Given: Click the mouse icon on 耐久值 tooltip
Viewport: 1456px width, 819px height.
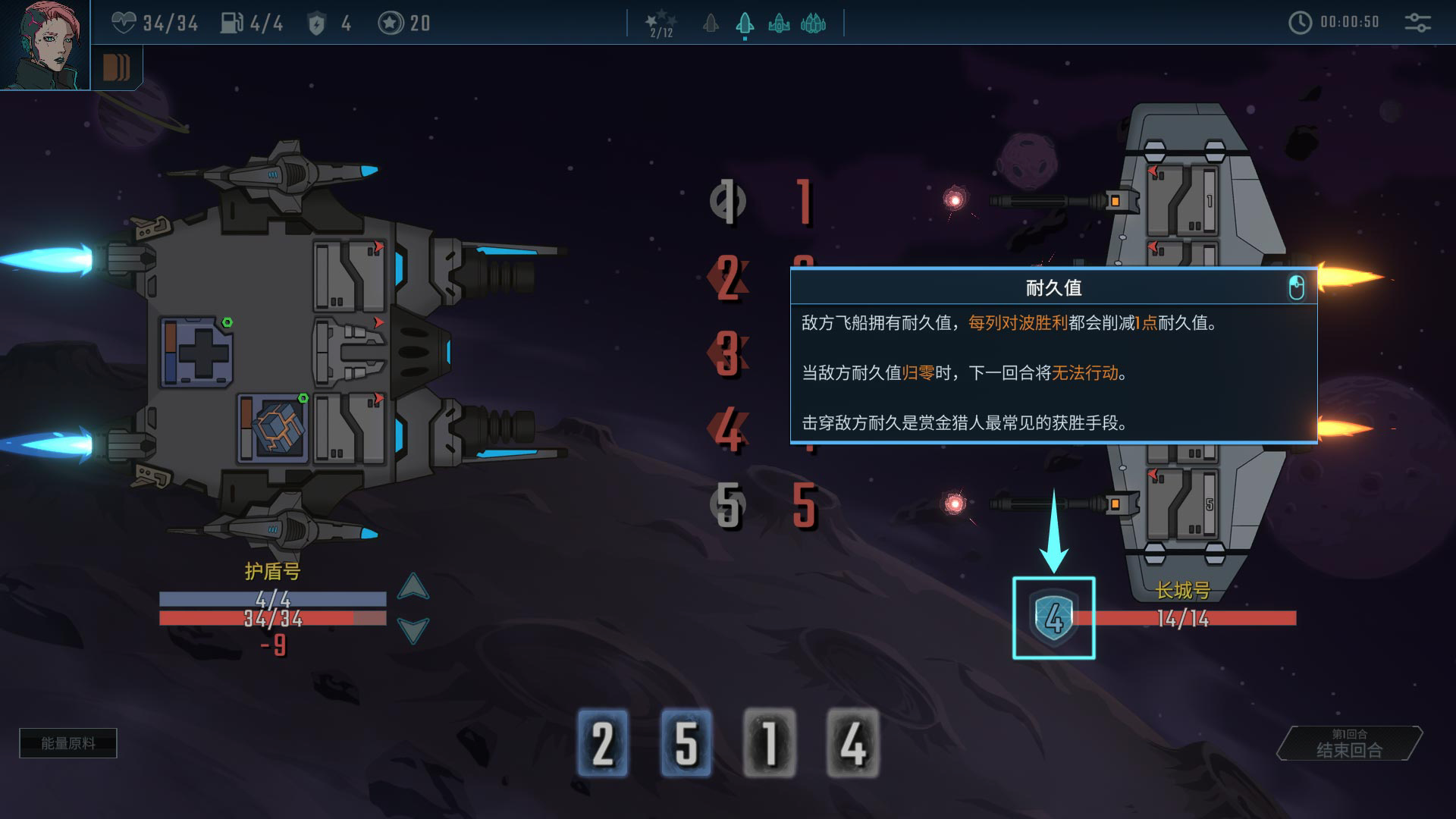Looking at the screenshot, I should [x=1296, y=288].
